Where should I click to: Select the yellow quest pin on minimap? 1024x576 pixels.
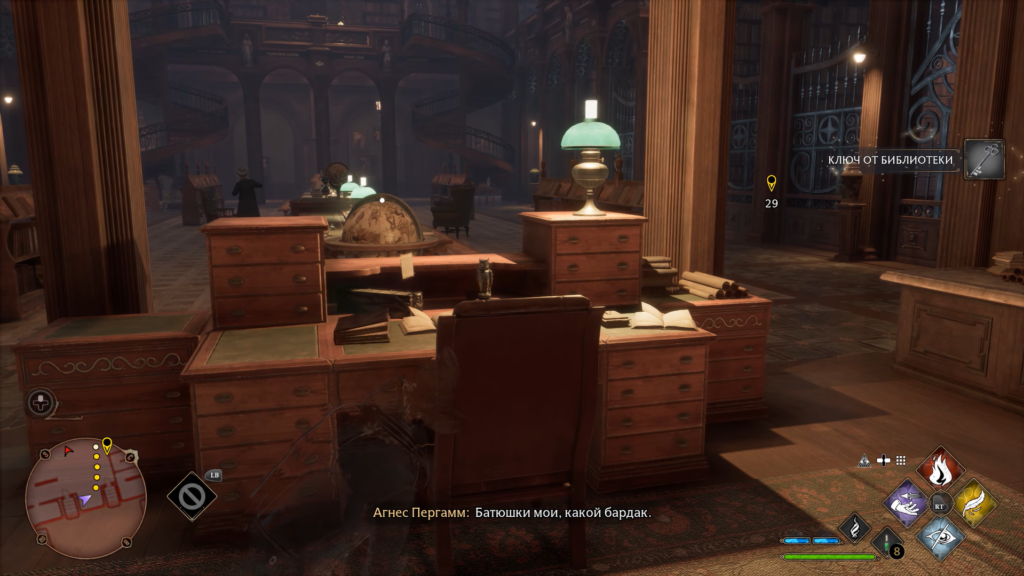pos(107,444)
